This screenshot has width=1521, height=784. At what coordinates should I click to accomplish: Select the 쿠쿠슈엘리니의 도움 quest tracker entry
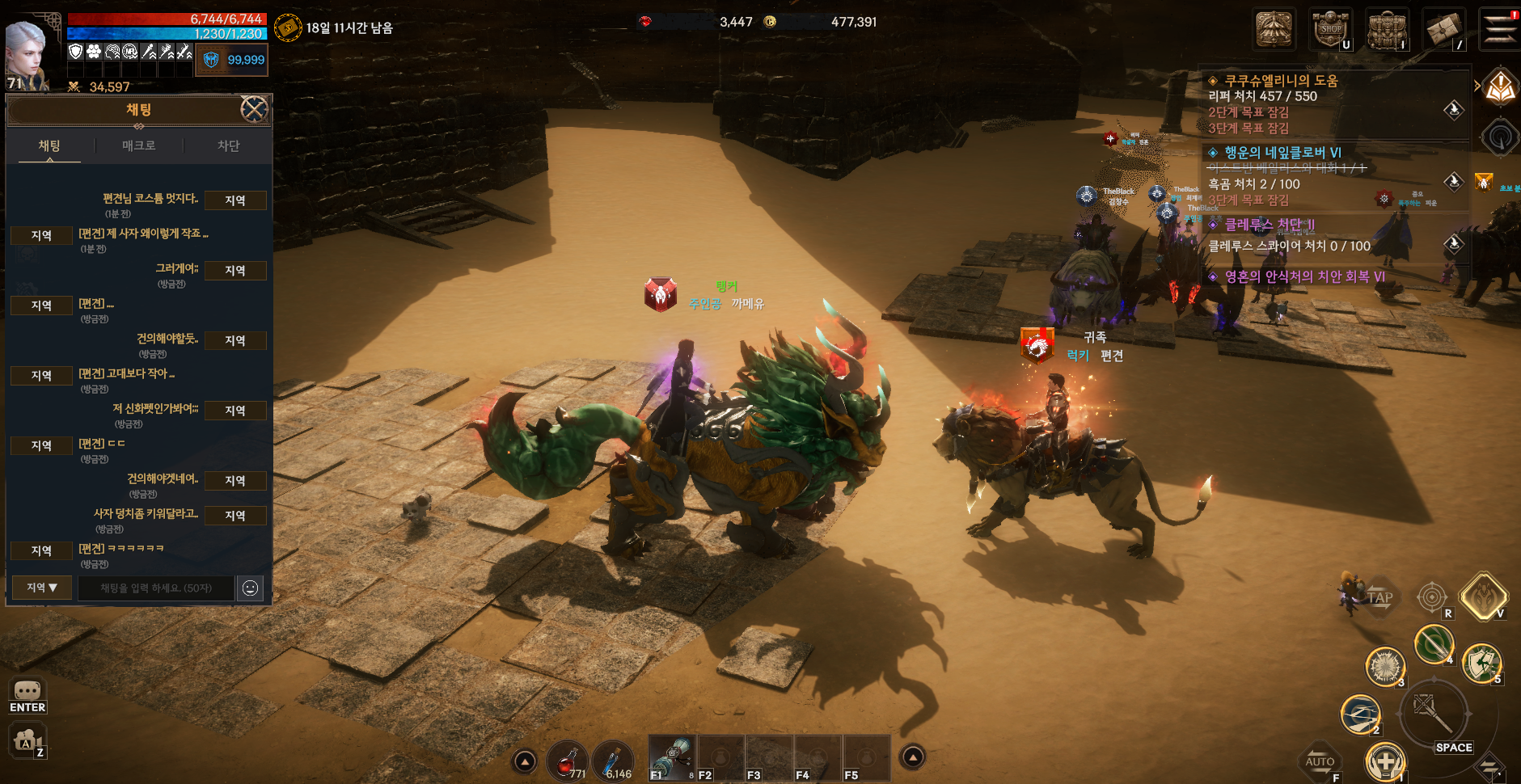[x=1281, y=81]
